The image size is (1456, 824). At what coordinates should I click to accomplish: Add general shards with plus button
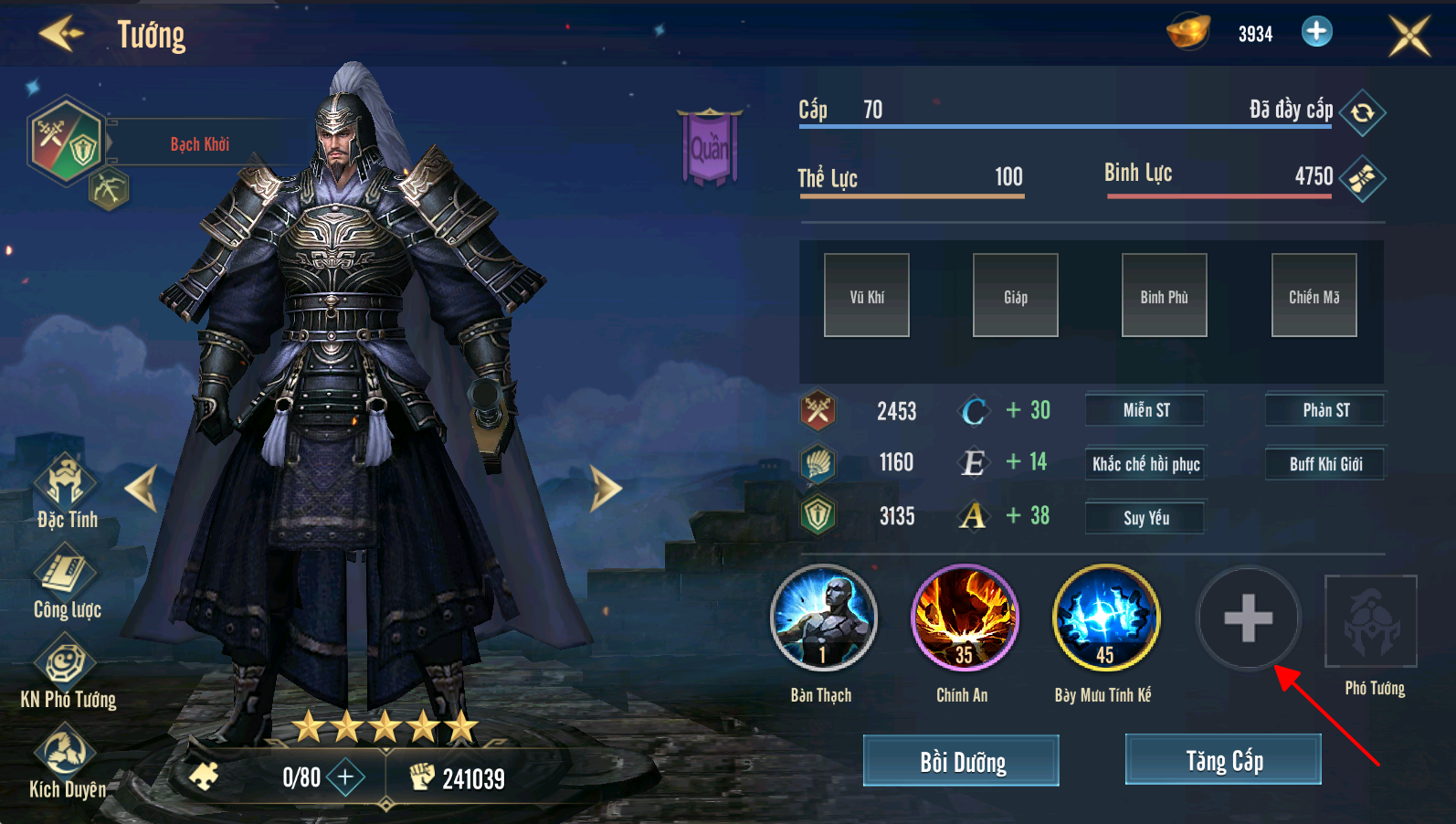[345, 777]
